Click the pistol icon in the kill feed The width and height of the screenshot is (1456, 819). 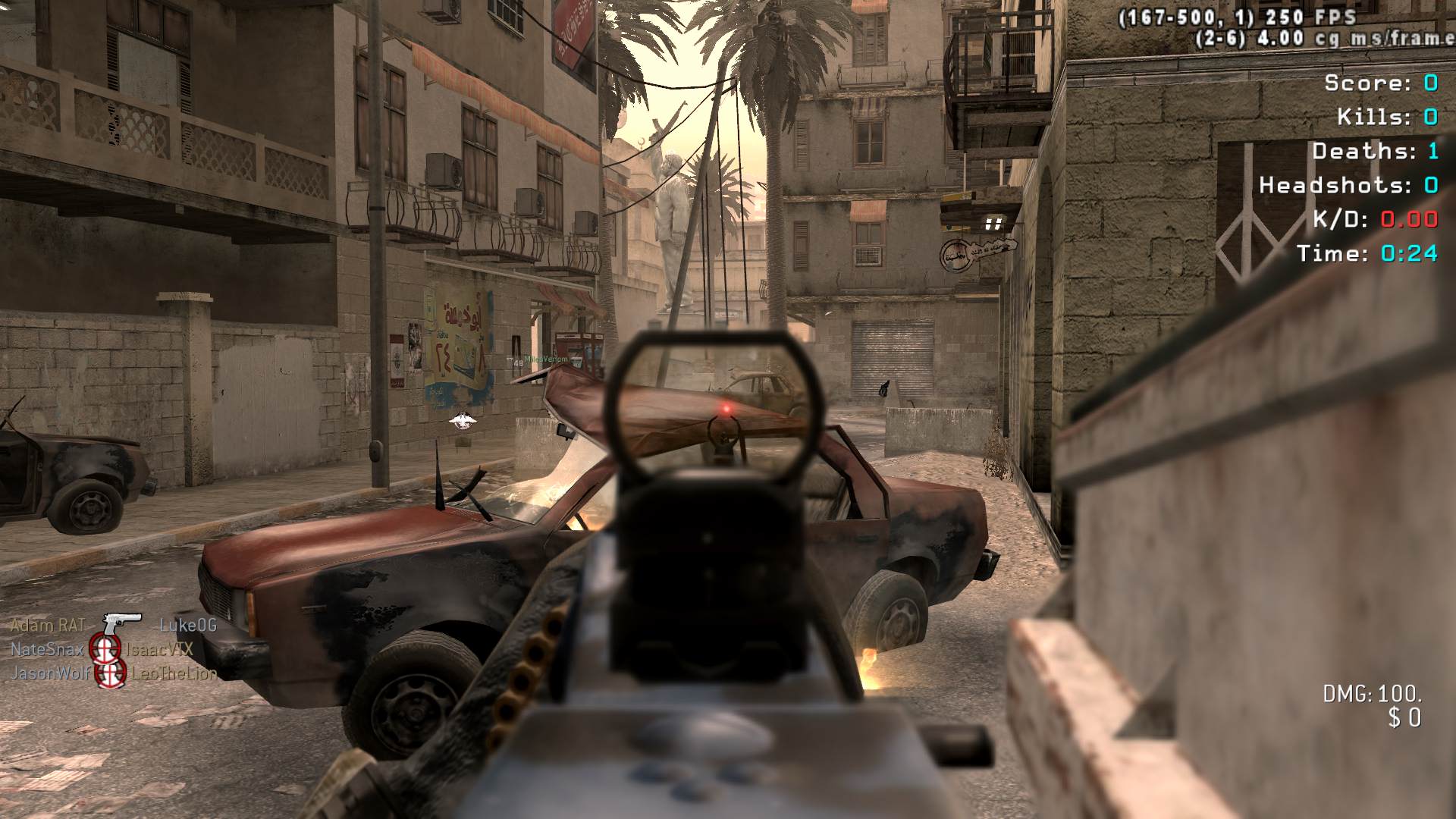pos(121,624)
